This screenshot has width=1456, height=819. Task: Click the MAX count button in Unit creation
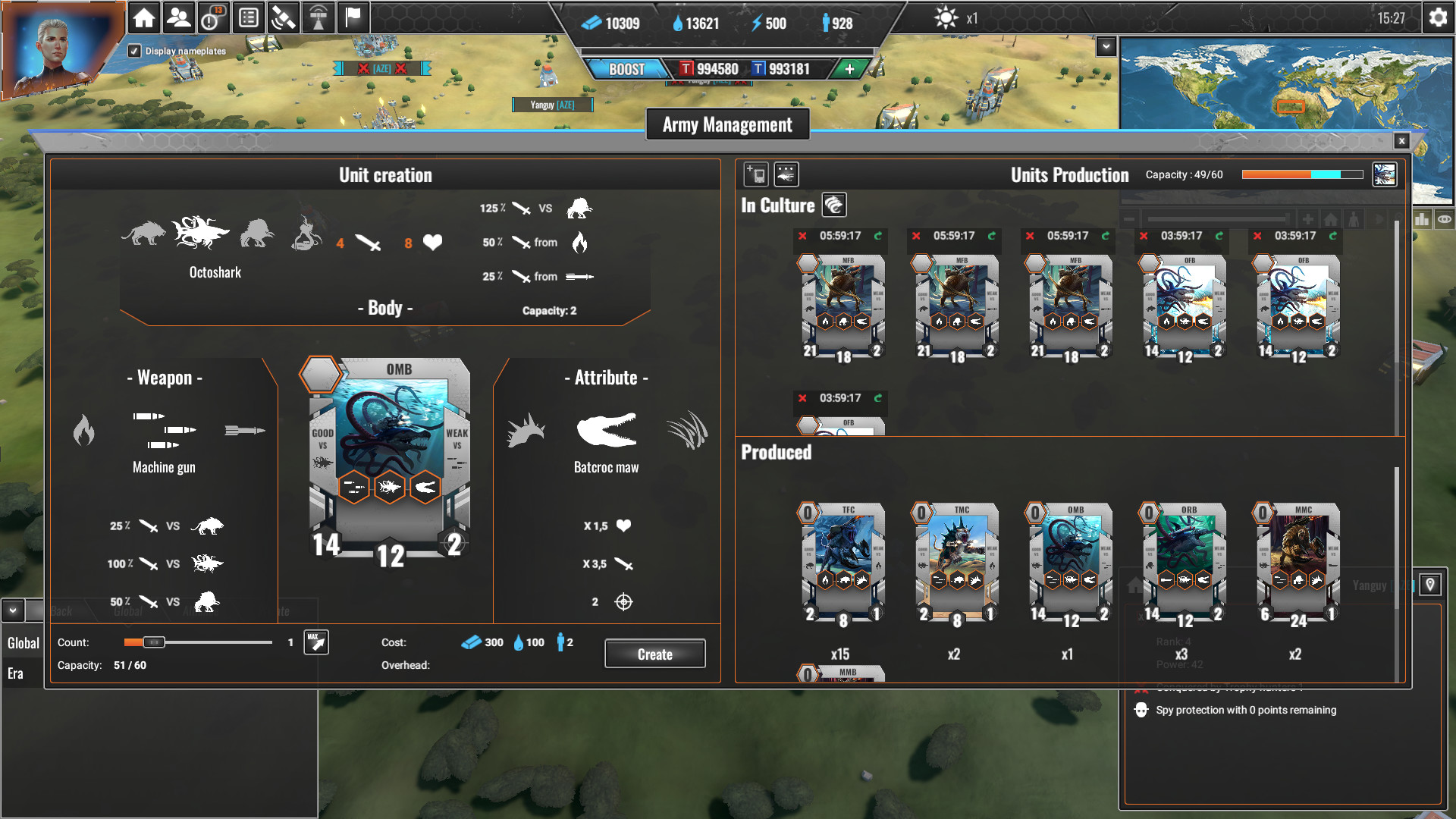[315, 642]
